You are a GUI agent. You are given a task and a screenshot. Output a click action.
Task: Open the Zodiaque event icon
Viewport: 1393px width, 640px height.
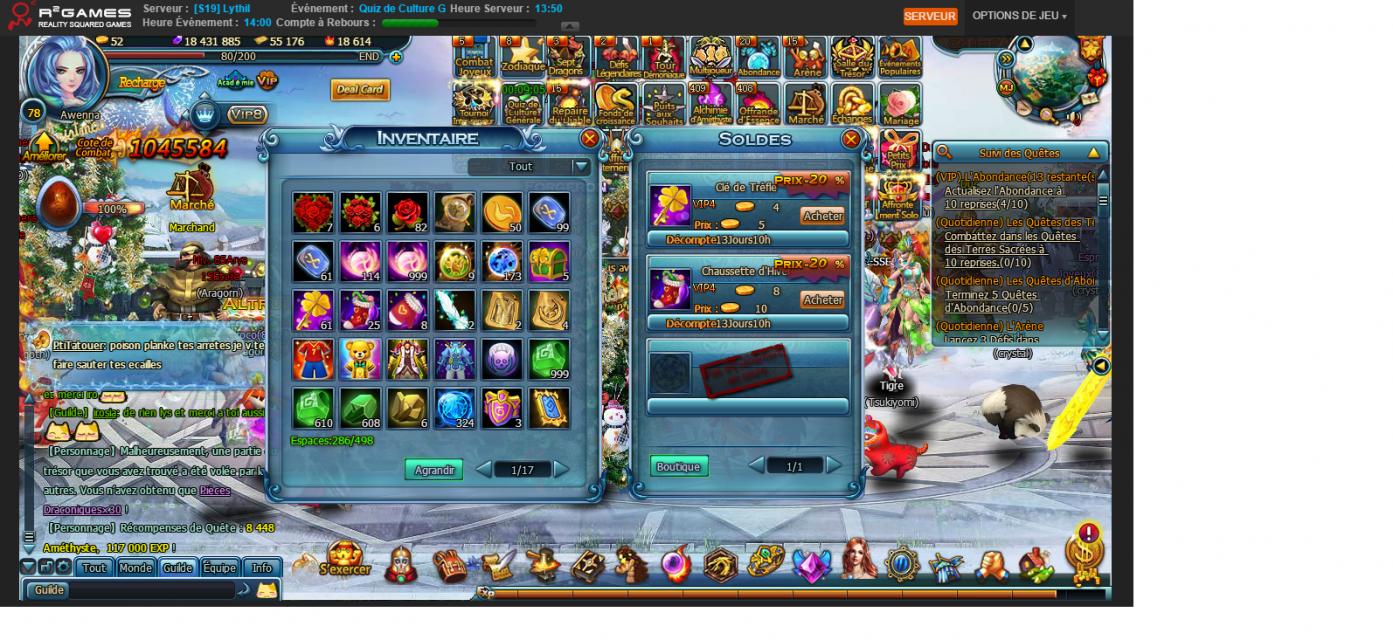pyautogui.click(x=522, y=57)
